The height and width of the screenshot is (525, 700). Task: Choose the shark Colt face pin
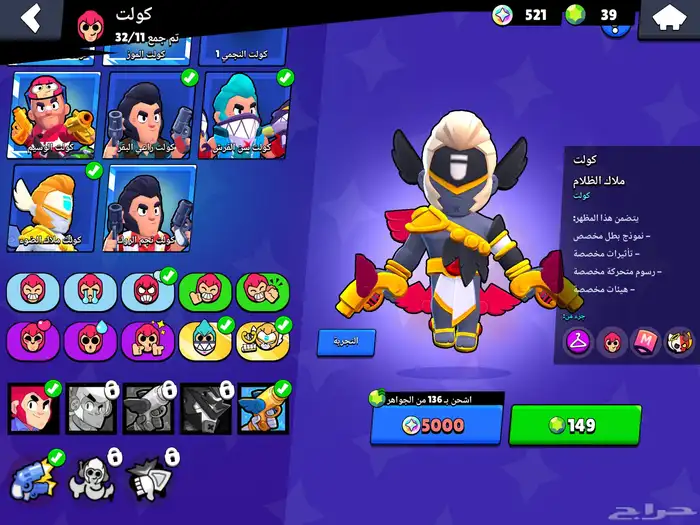pyautogui.click(x=204, y=340)
